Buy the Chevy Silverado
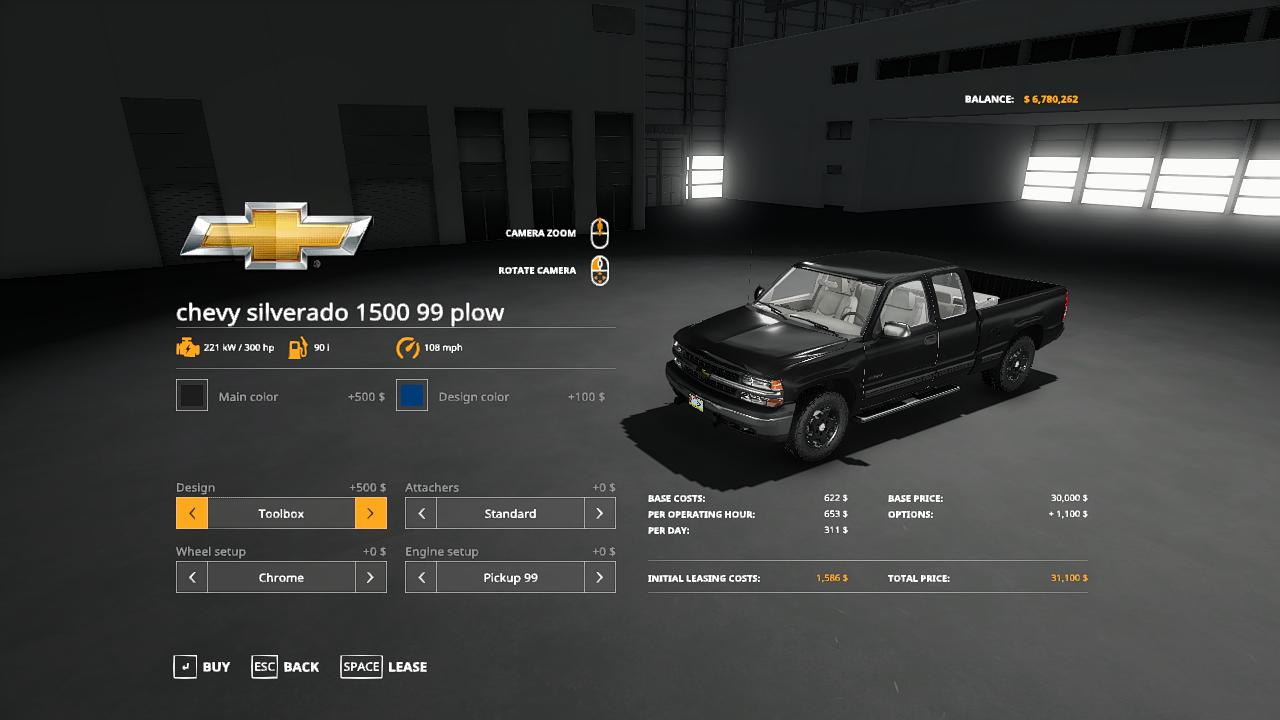 coord(202,667)
